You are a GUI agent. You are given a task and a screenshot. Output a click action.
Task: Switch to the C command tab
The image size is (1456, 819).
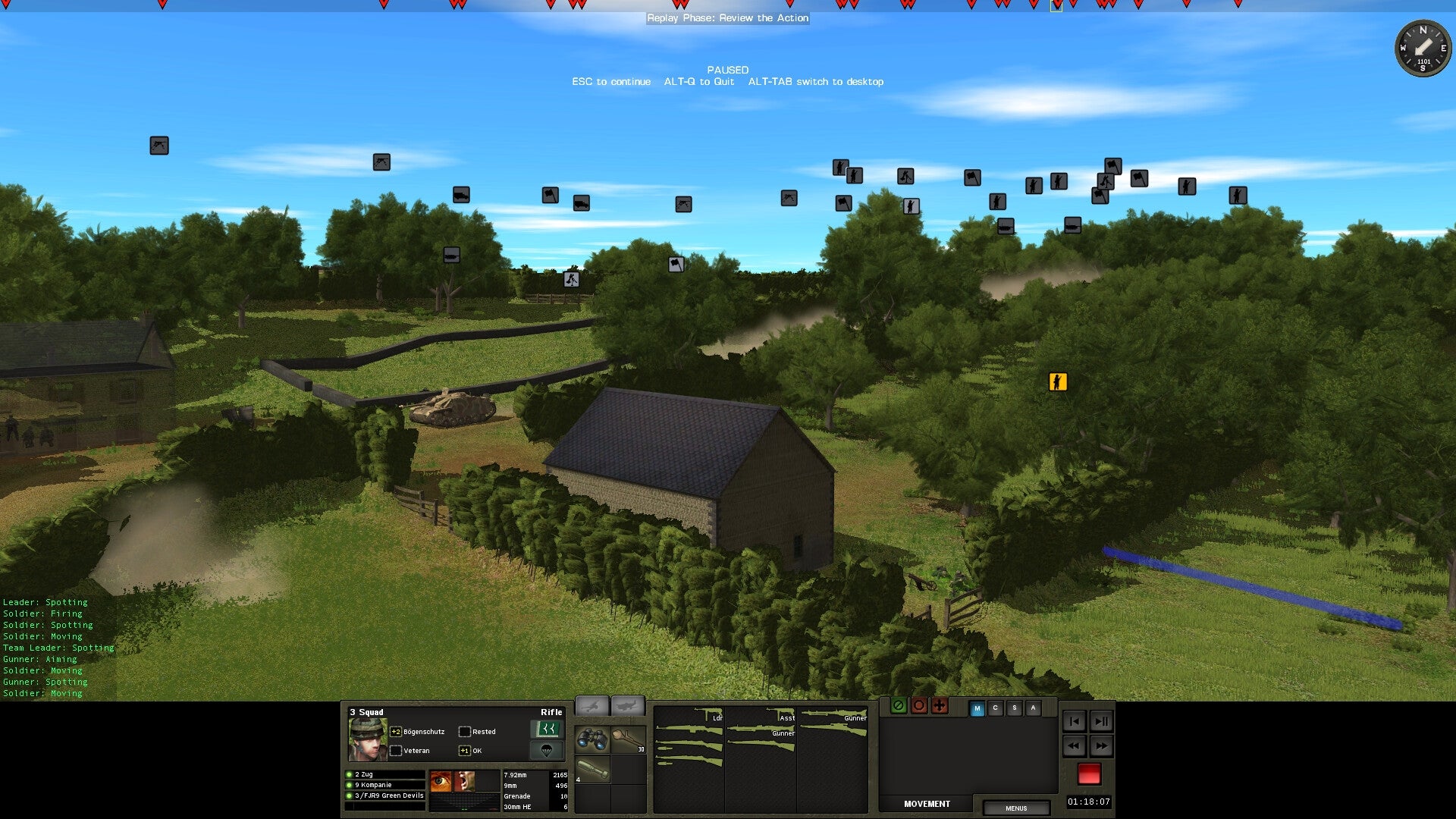coord(996,708)
